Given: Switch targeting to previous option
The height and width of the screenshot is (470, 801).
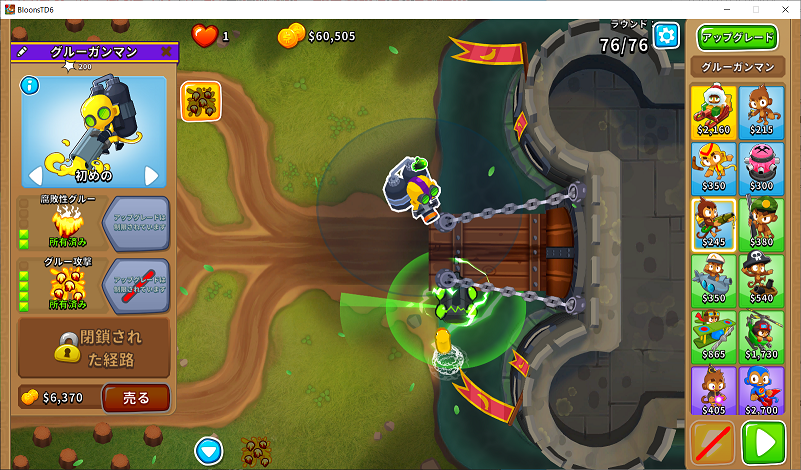Looking at the screenshot, I should pyautogui.click(x=34, y=176).
